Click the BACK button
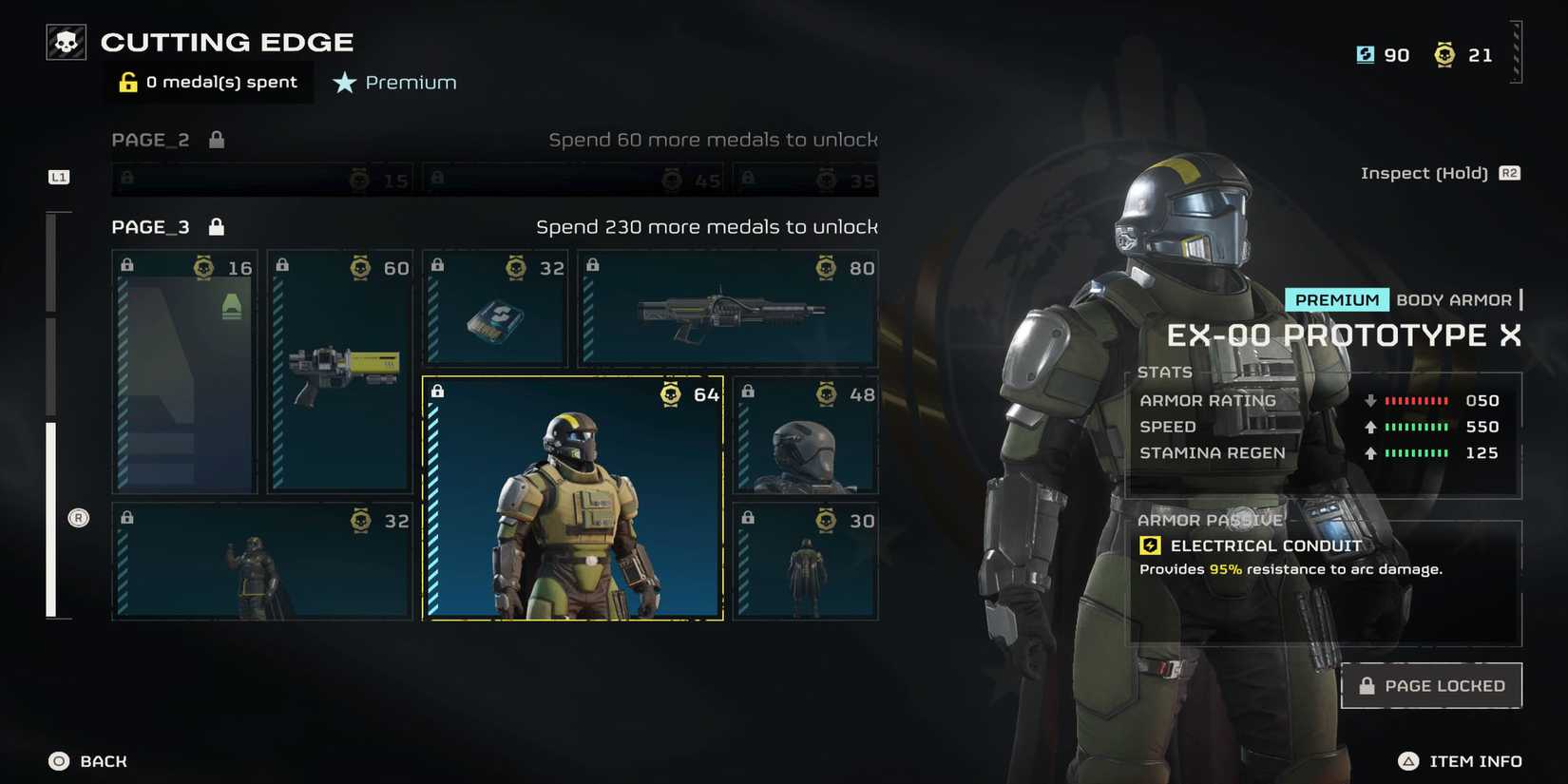 pyautogui.click(x=86, y=761)
